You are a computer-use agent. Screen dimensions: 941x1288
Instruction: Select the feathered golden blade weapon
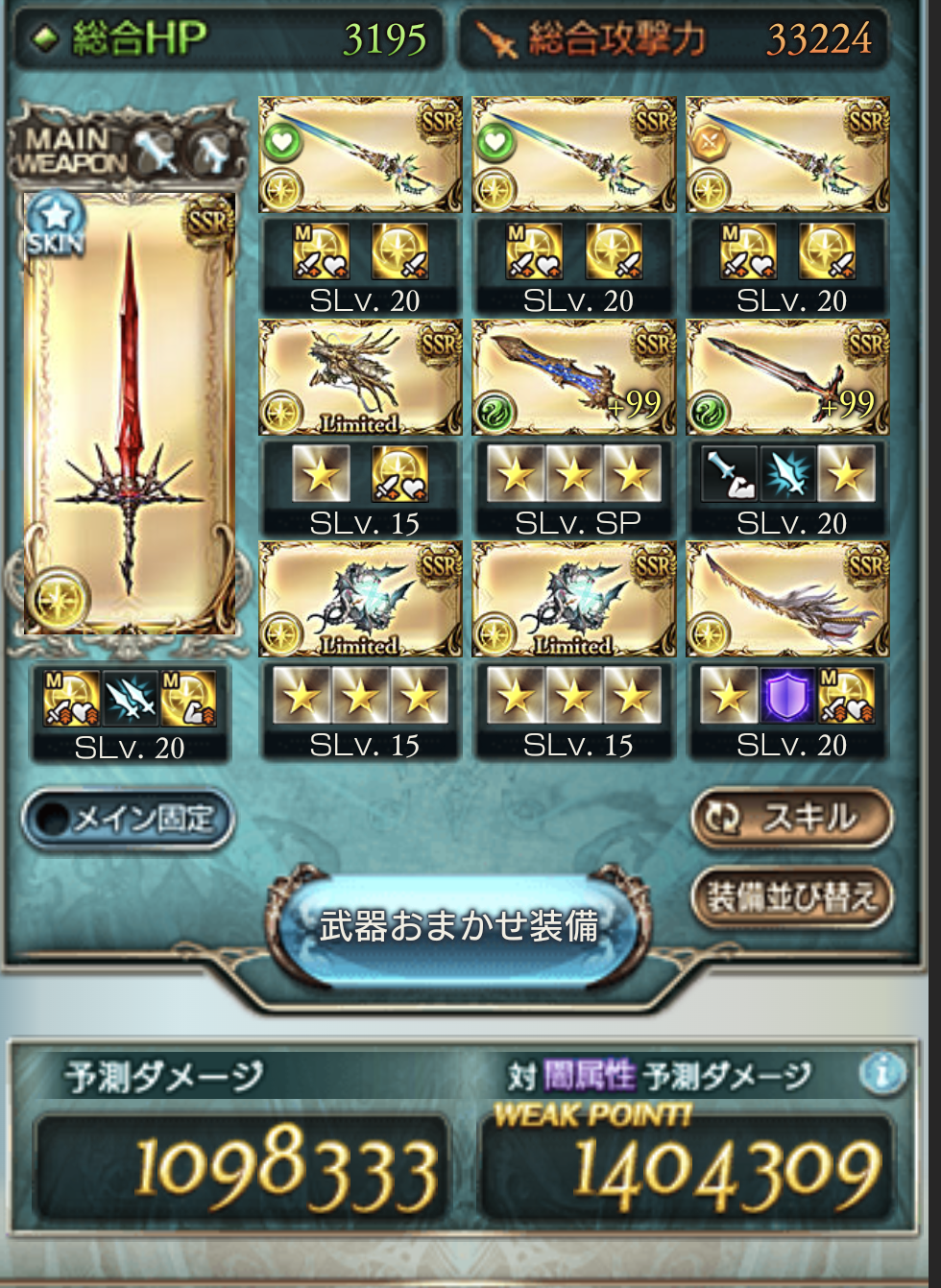point(787,599)
